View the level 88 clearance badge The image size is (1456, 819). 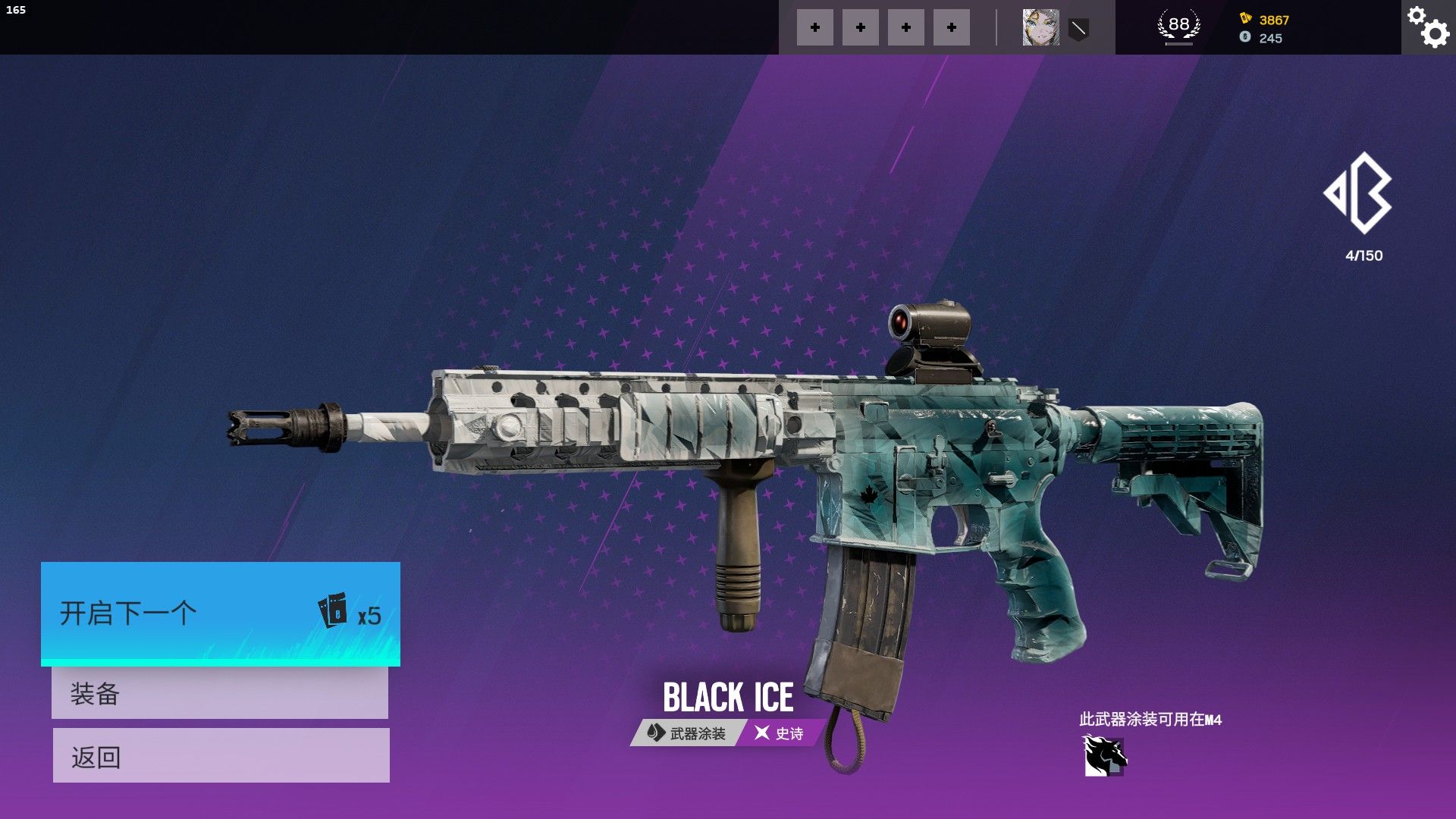[x=1178, y=27]
